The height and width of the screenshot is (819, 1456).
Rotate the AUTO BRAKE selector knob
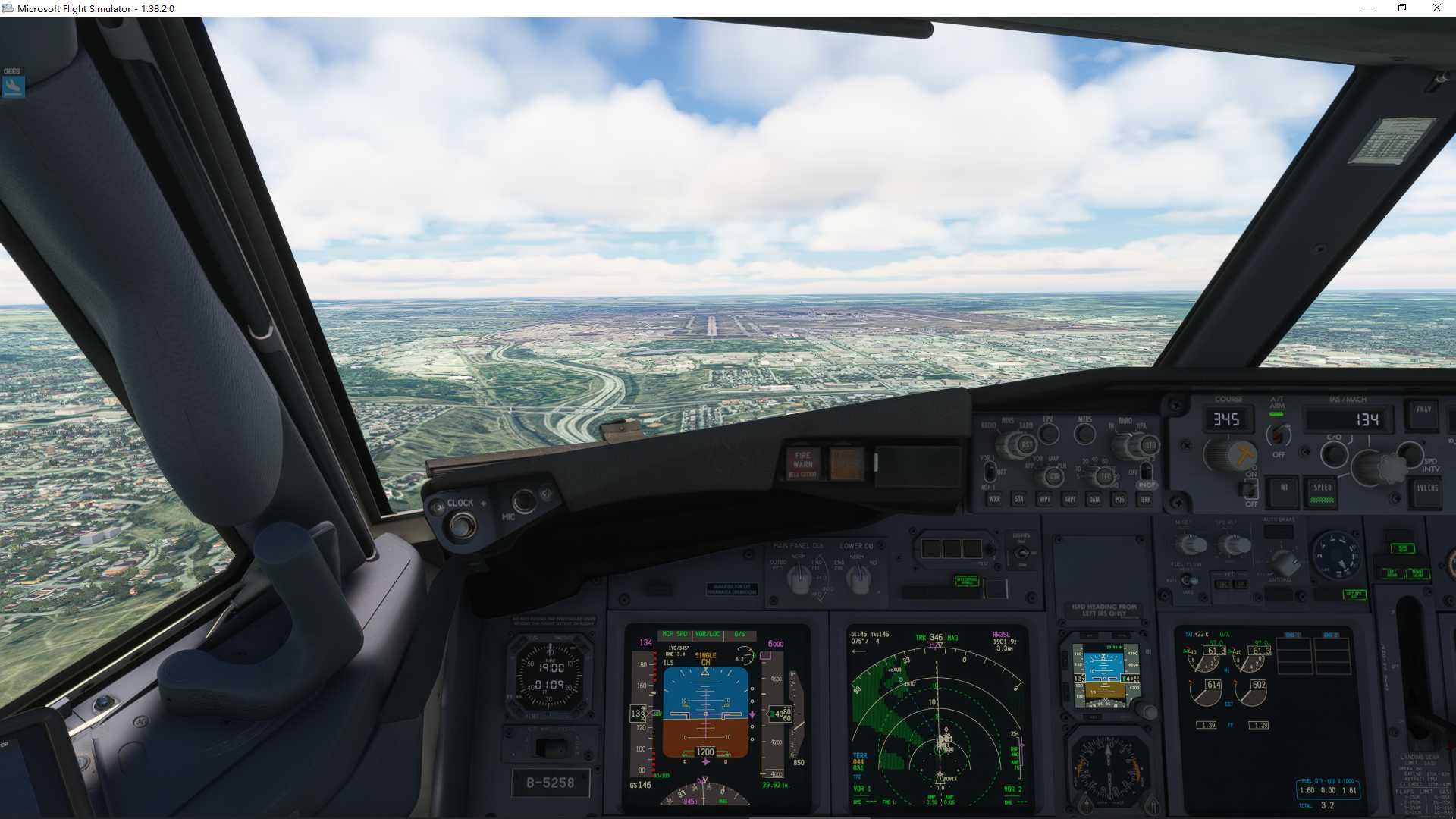point(1285,563)
